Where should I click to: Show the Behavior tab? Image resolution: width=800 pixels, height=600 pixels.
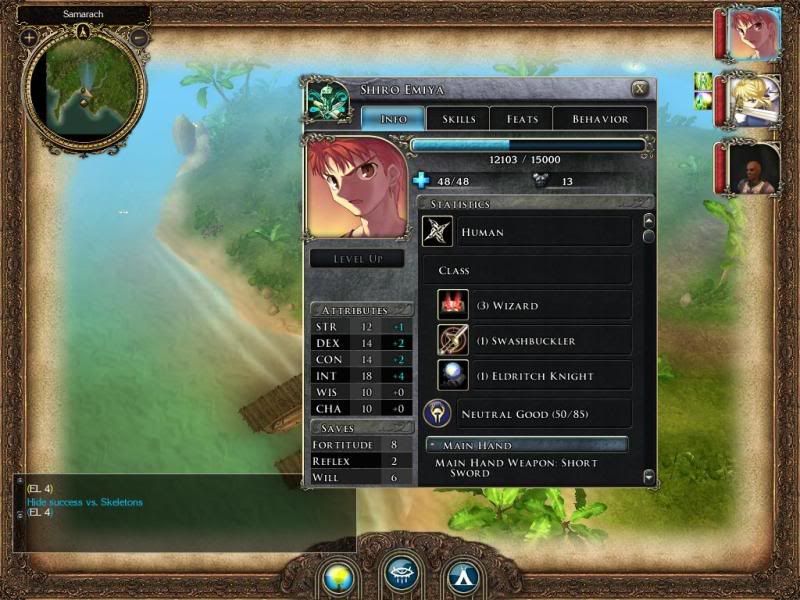click(600, 119)
